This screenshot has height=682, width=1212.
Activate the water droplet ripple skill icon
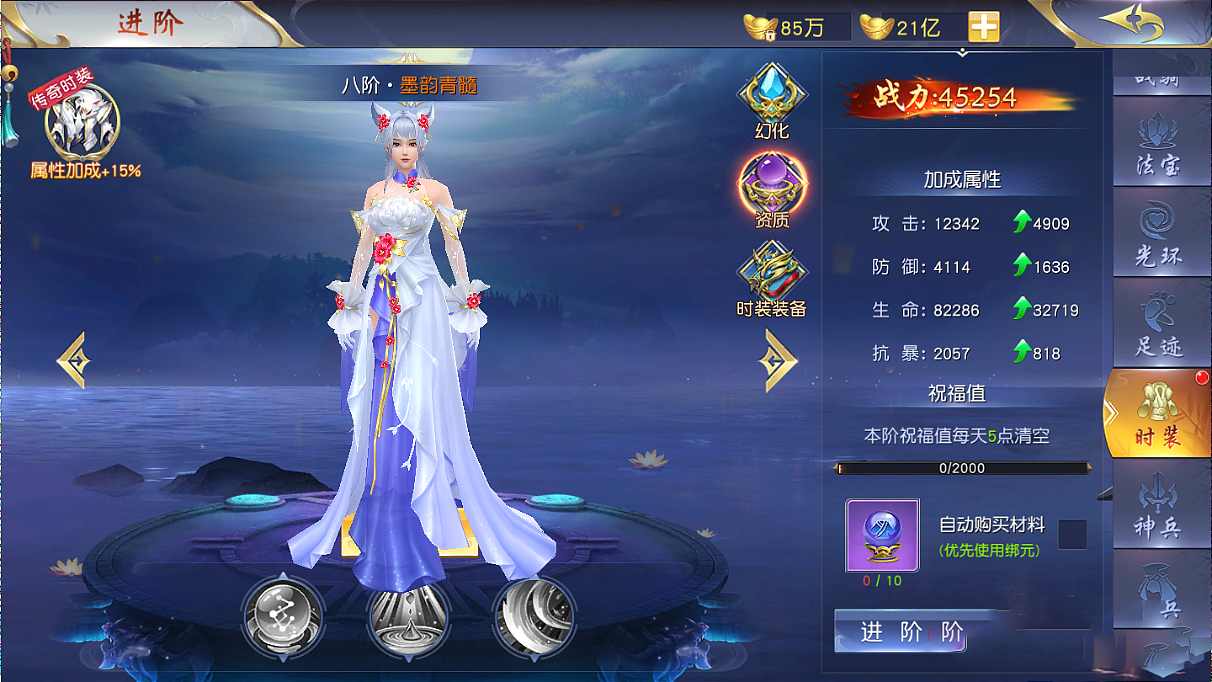click(408, 612)
